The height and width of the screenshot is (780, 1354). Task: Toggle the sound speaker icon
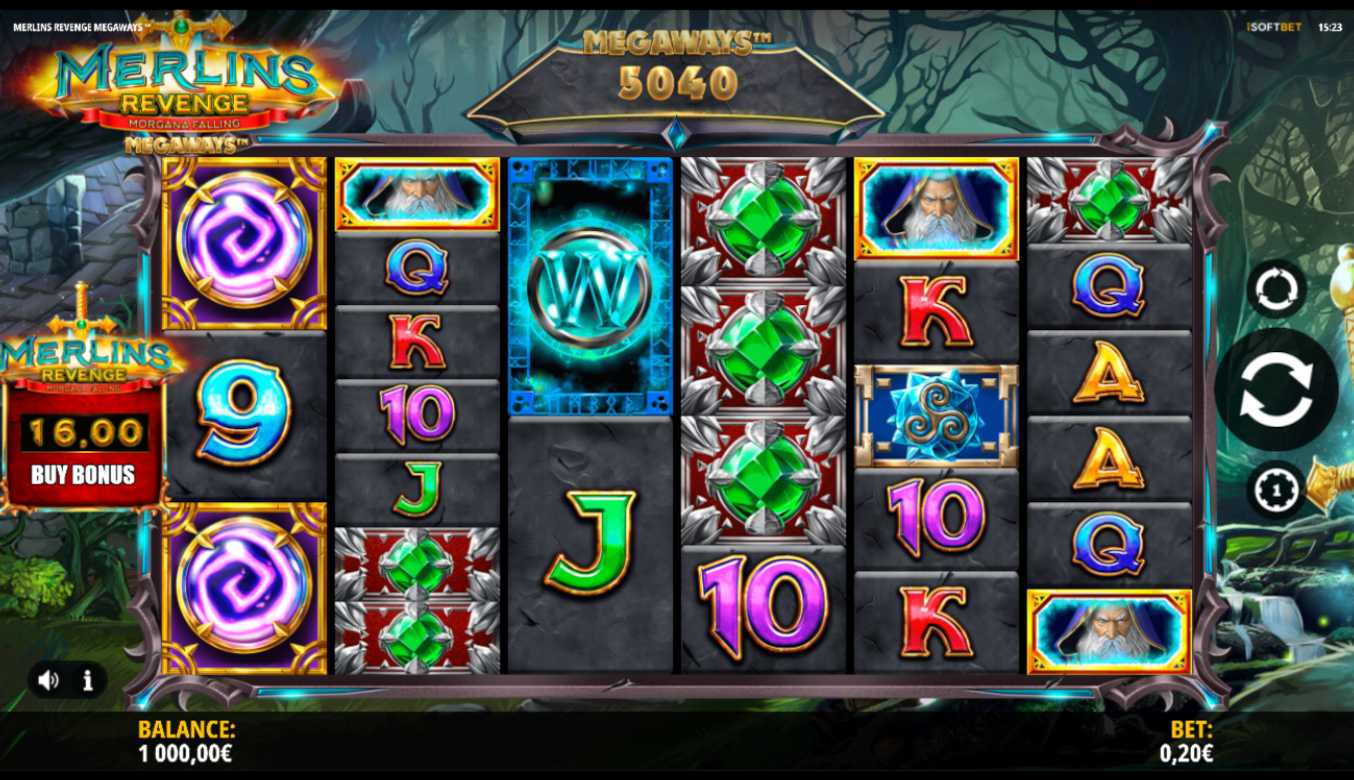pos(48,681)
